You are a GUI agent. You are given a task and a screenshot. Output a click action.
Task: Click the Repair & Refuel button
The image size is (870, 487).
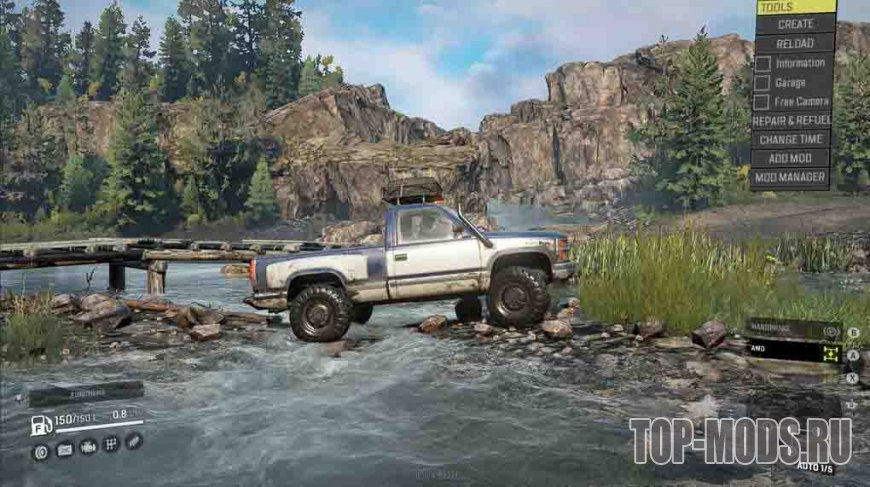coord(794,120)
